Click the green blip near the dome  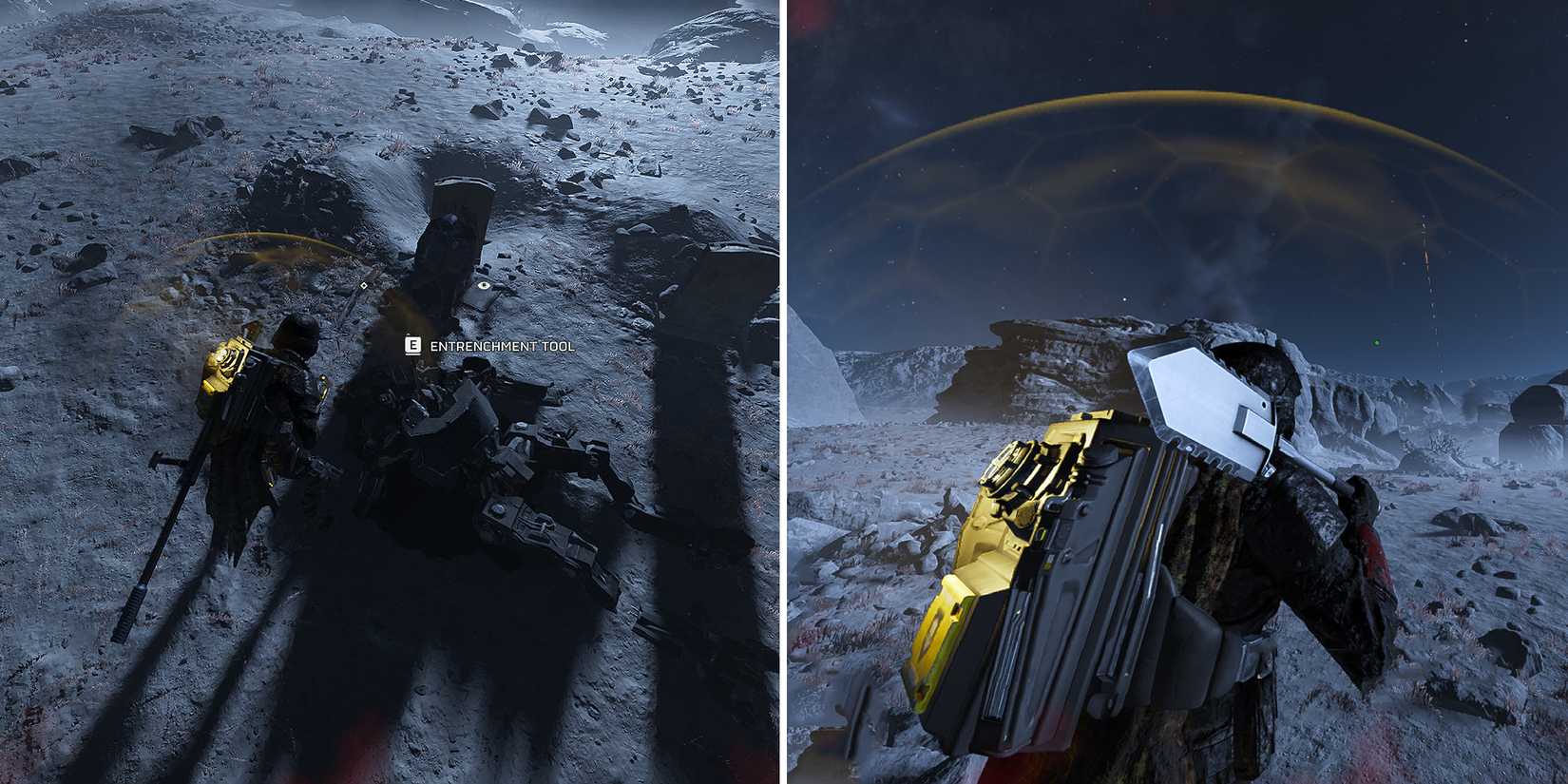click(1376, 343)
